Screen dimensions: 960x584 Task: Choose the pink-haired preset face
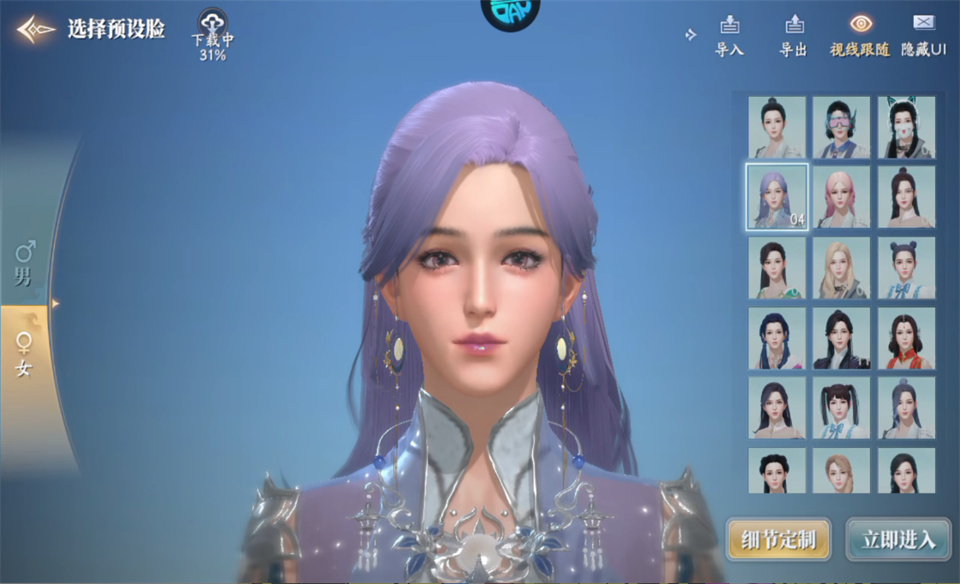click(x=841, y=197)
